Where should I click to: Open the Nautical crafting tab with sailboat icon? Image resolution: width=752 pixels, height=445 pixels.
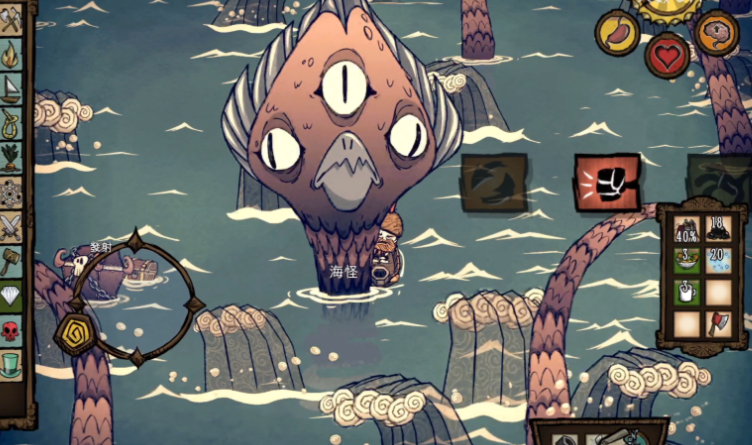coord(11,88)
